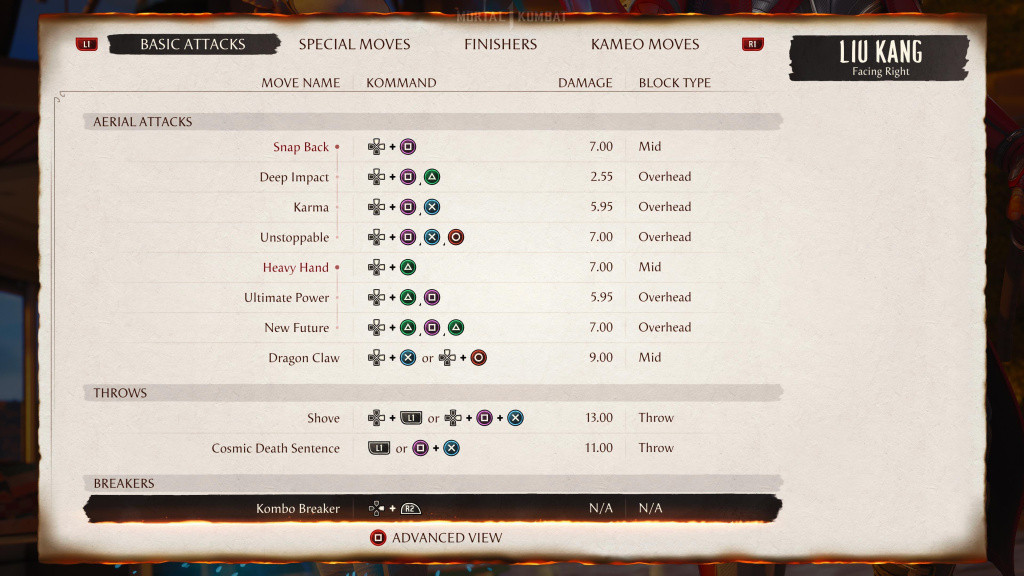Select the Unstoppable move row
Image resolution: width=1024 pixels, height=576 pixels.
pyautogui.click(x=294, y=238)
